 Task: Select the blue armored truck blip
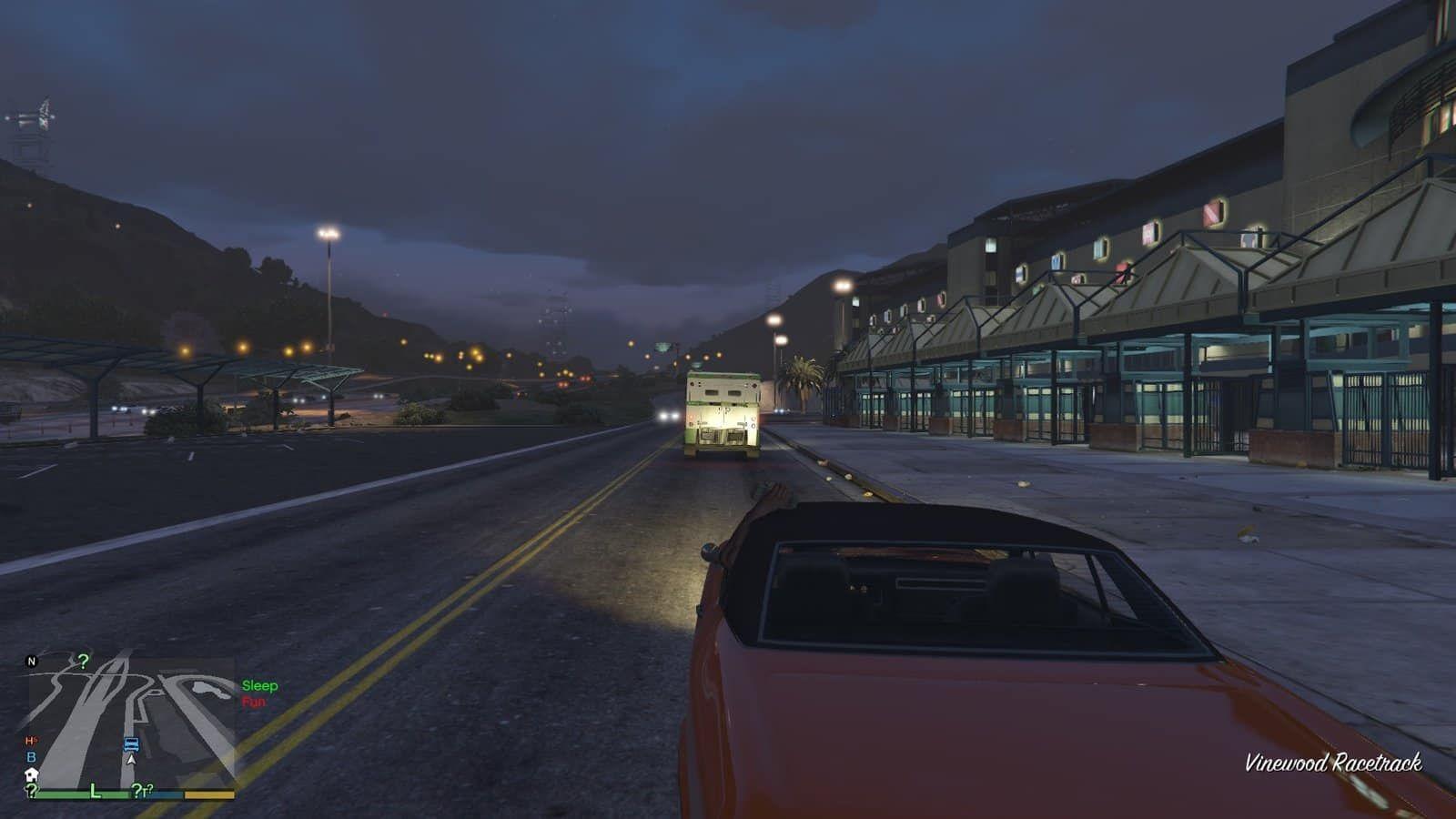(x=131, y=743)
